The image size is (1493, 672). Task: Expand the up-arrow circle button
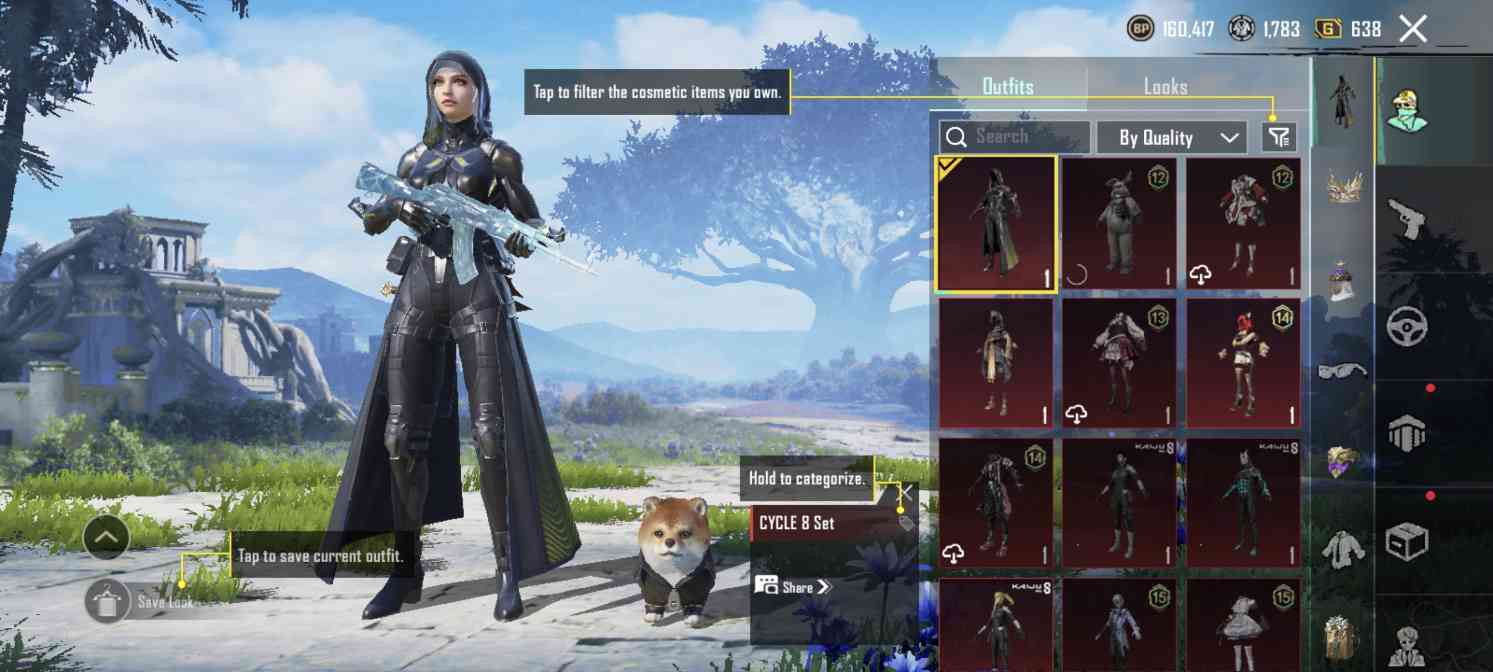(107, 539)
